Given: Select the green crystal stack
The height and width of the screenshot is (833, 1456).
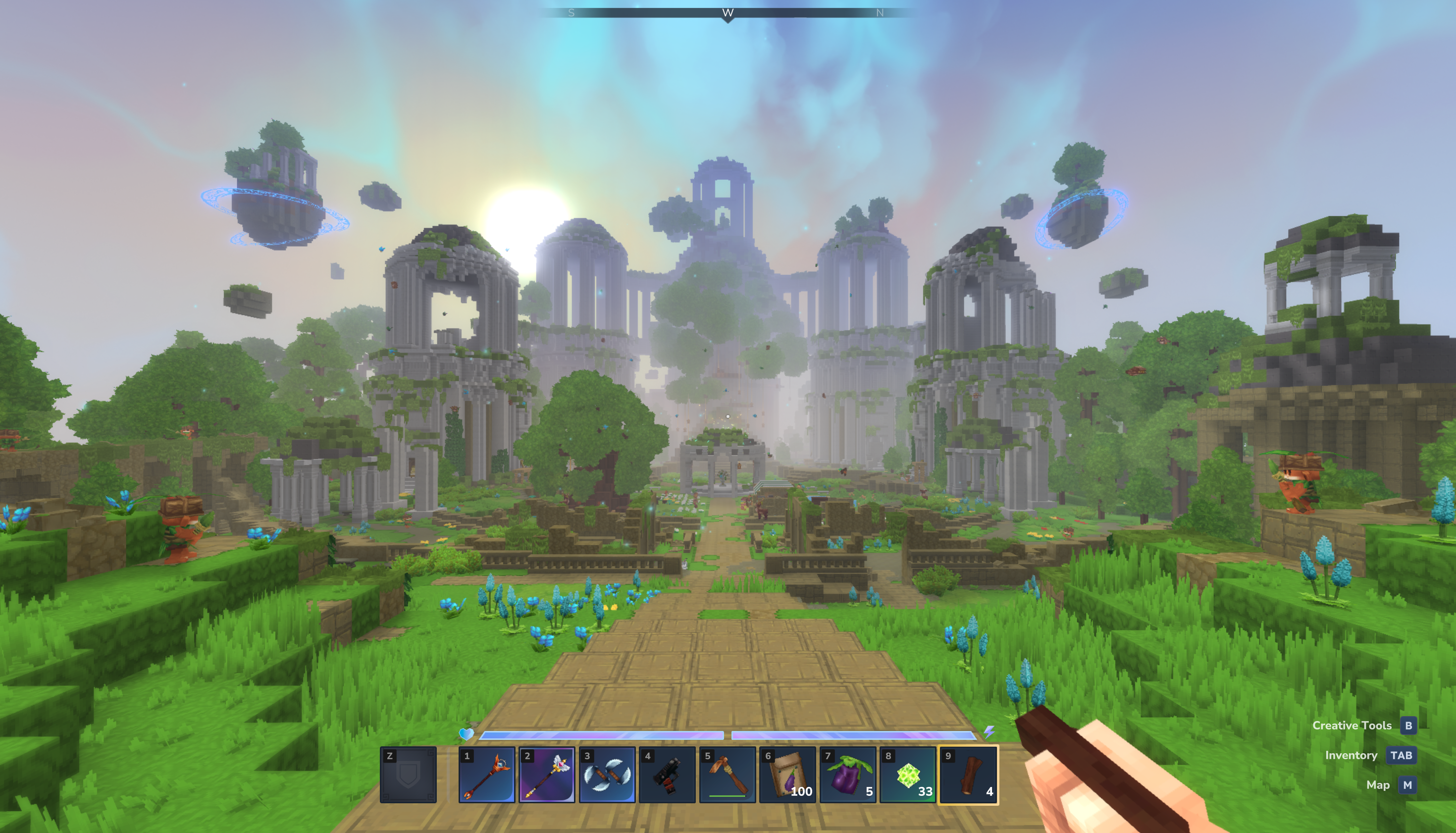Looking at the screenshot, I should [908, 775].
